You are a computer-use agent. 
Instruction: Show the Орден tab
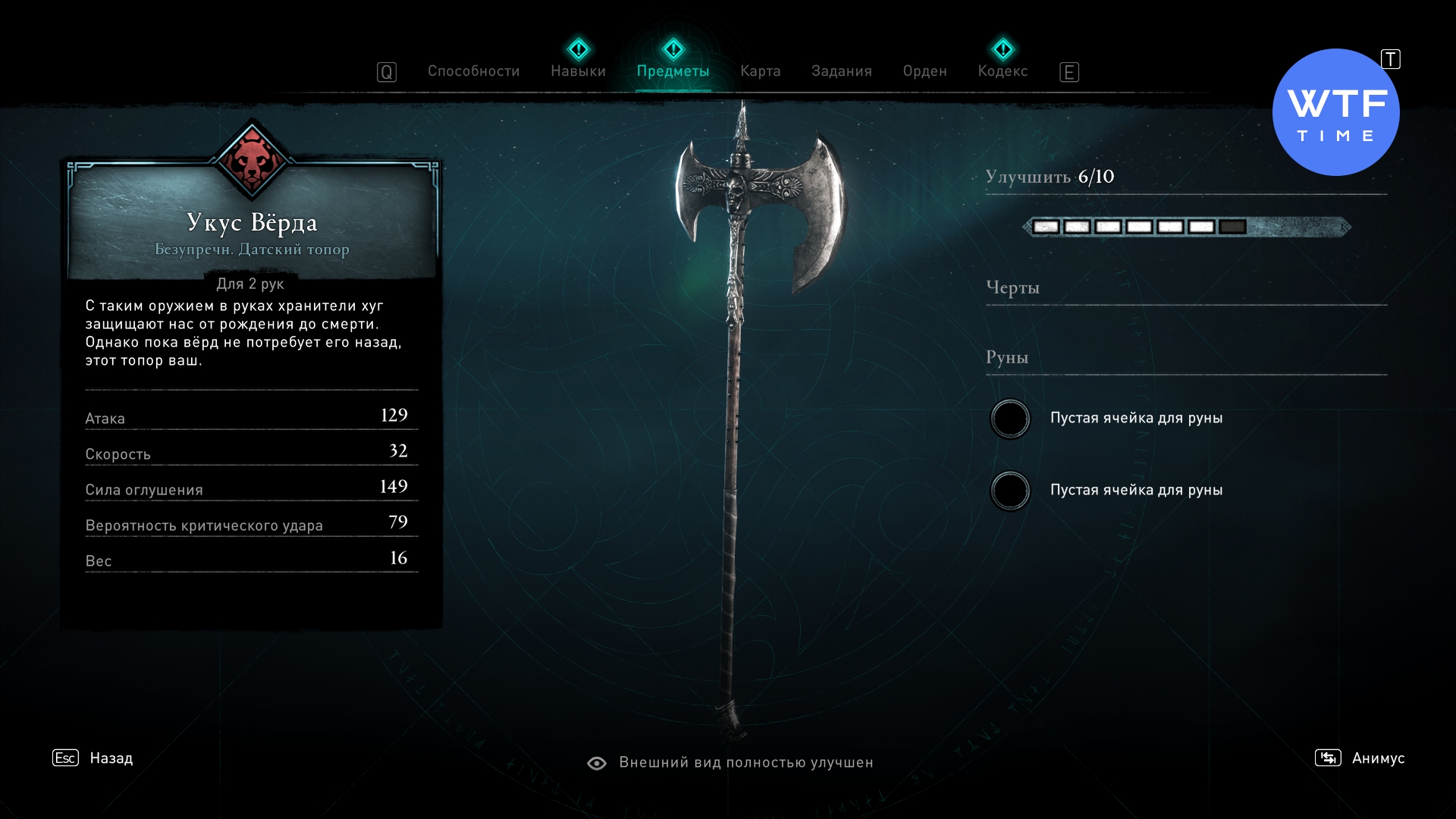click(x=924, y=71)
